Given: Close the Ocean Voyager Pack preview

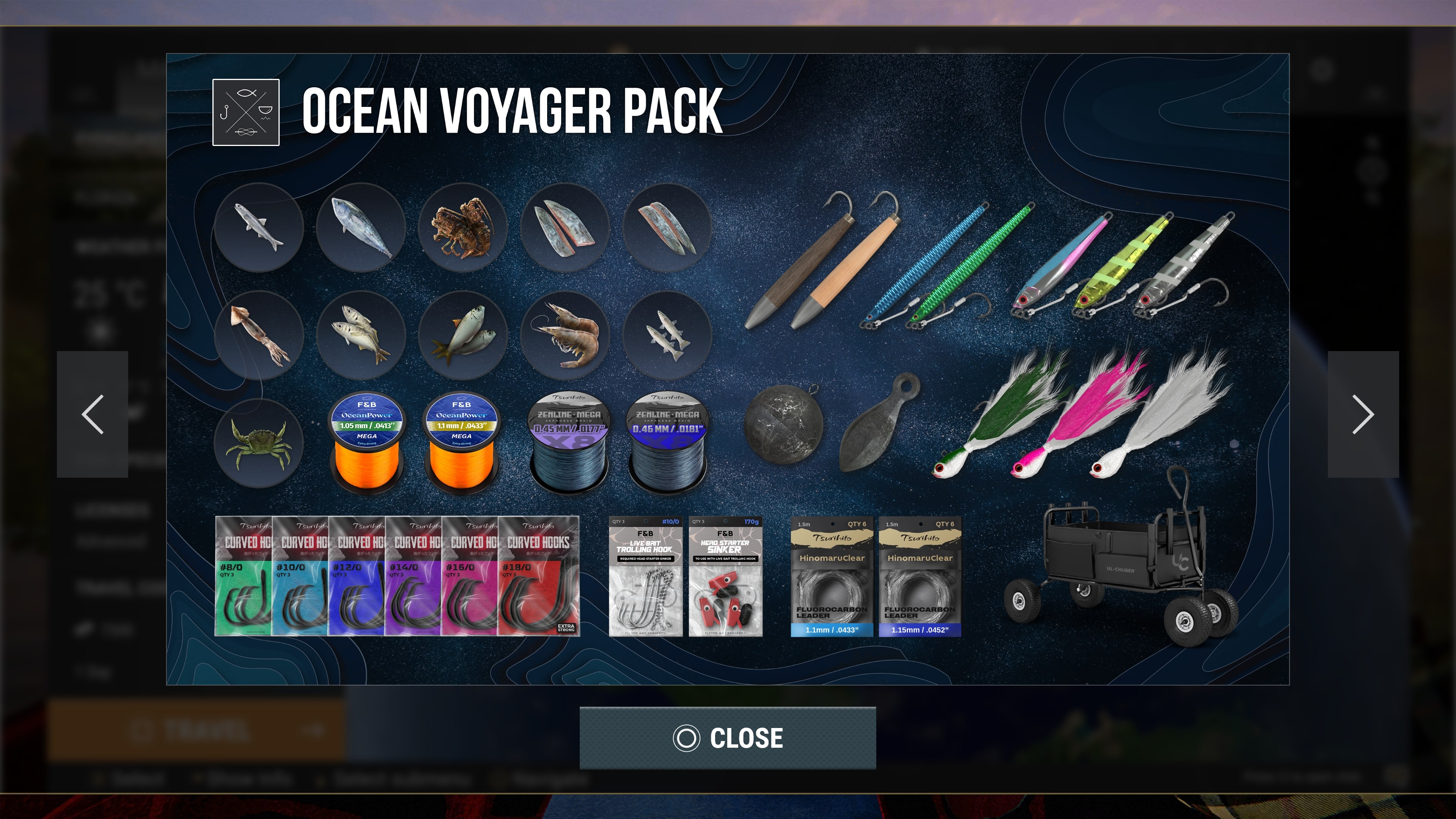Looking at the screenshot, I should (728, 737).
